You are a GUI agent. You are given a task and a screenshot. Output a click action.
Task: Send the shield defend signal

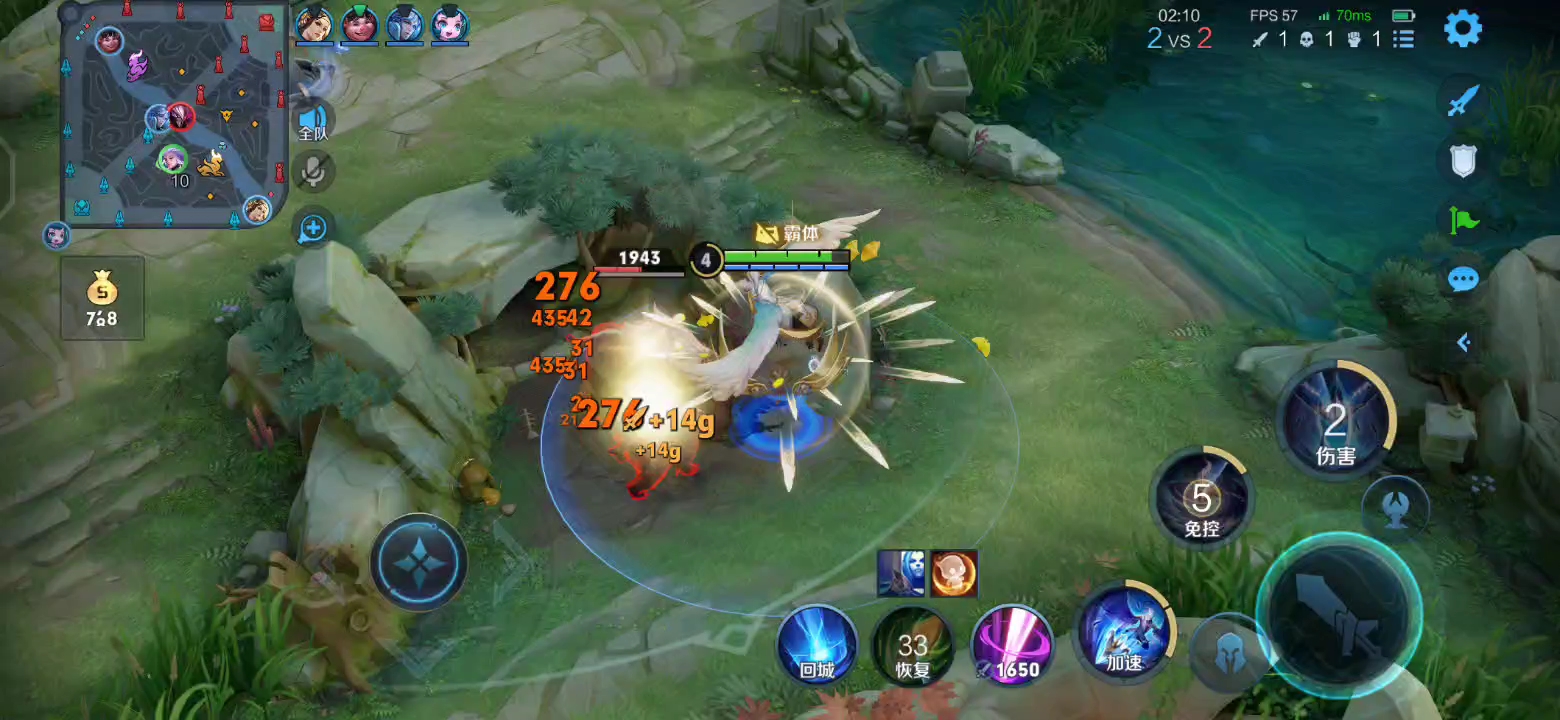point(1462,160)
